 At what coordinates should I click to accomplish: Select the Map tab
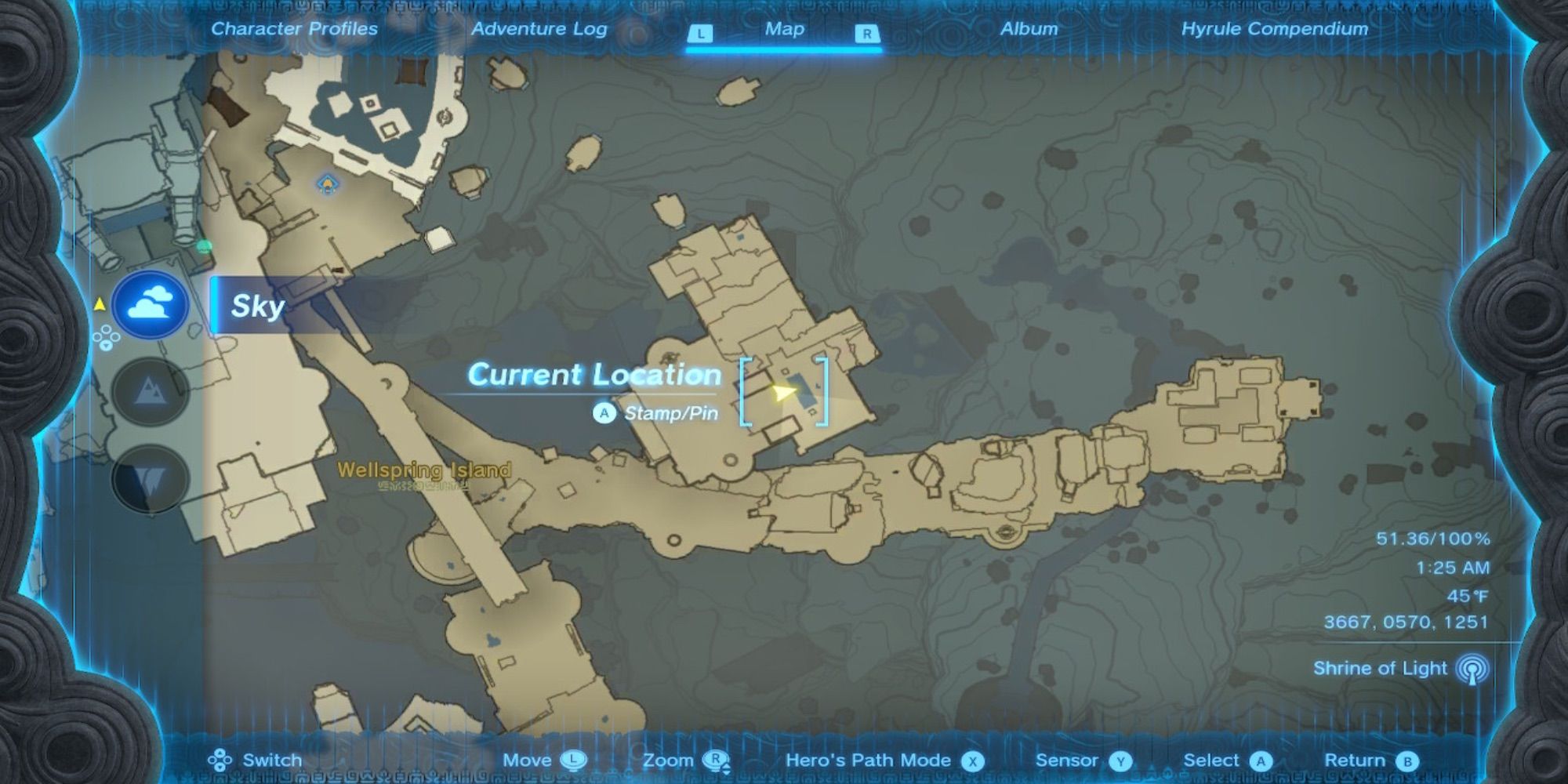784,29
